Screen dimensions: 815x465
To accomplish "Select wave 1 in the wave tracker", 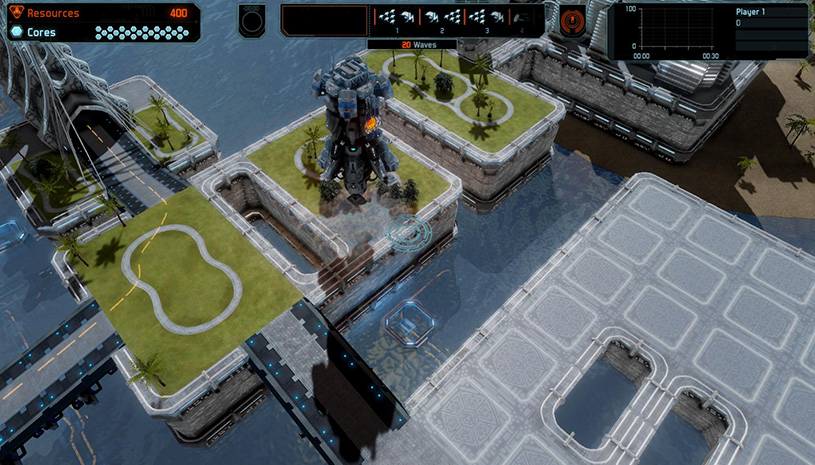I will click(x=398, y=18).
